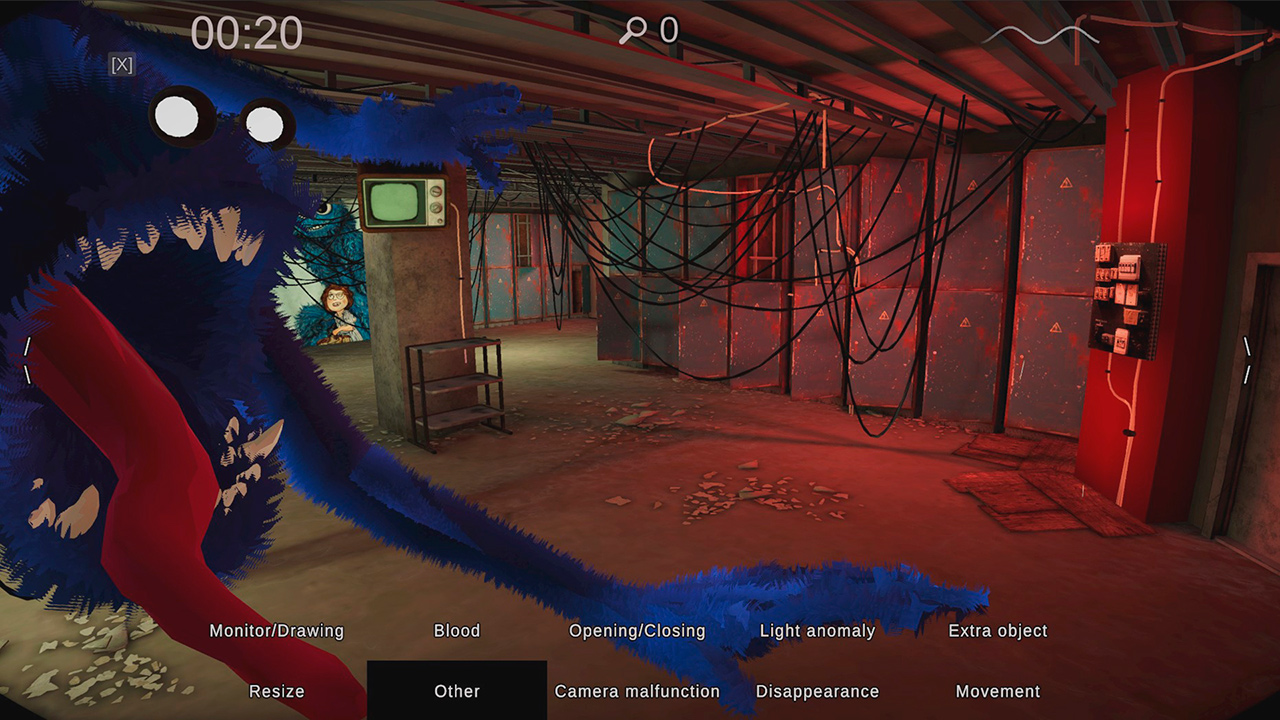This screenshot has height=720, width=1280.
Task: Report a Movement anomaly
Action: click(997, 690)
